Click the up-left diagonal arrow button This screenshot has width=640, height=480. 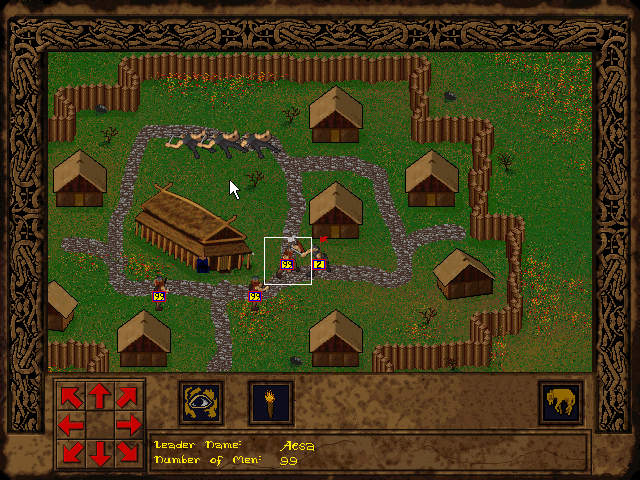point(72,397)
